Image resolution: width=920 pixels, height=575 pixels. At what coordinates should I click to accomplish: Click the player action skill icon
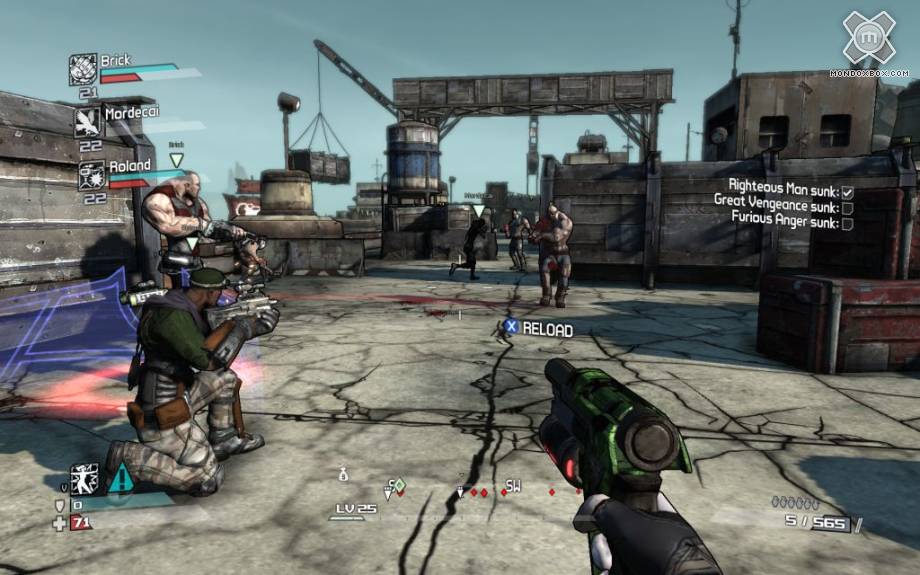click(x=84, y=478)
